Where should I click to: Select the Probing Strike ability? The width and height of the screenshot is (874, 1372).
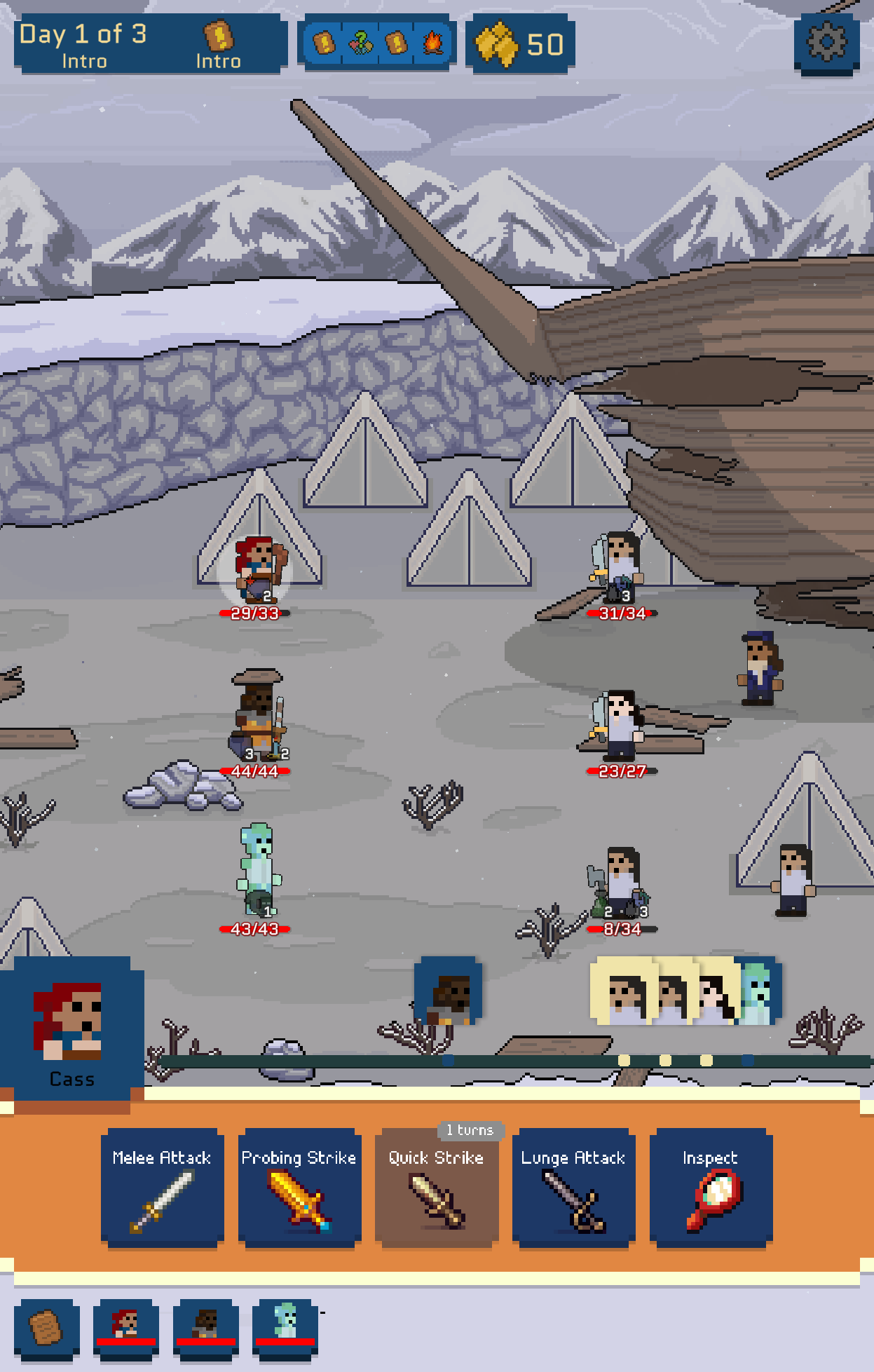[299, 1188]
